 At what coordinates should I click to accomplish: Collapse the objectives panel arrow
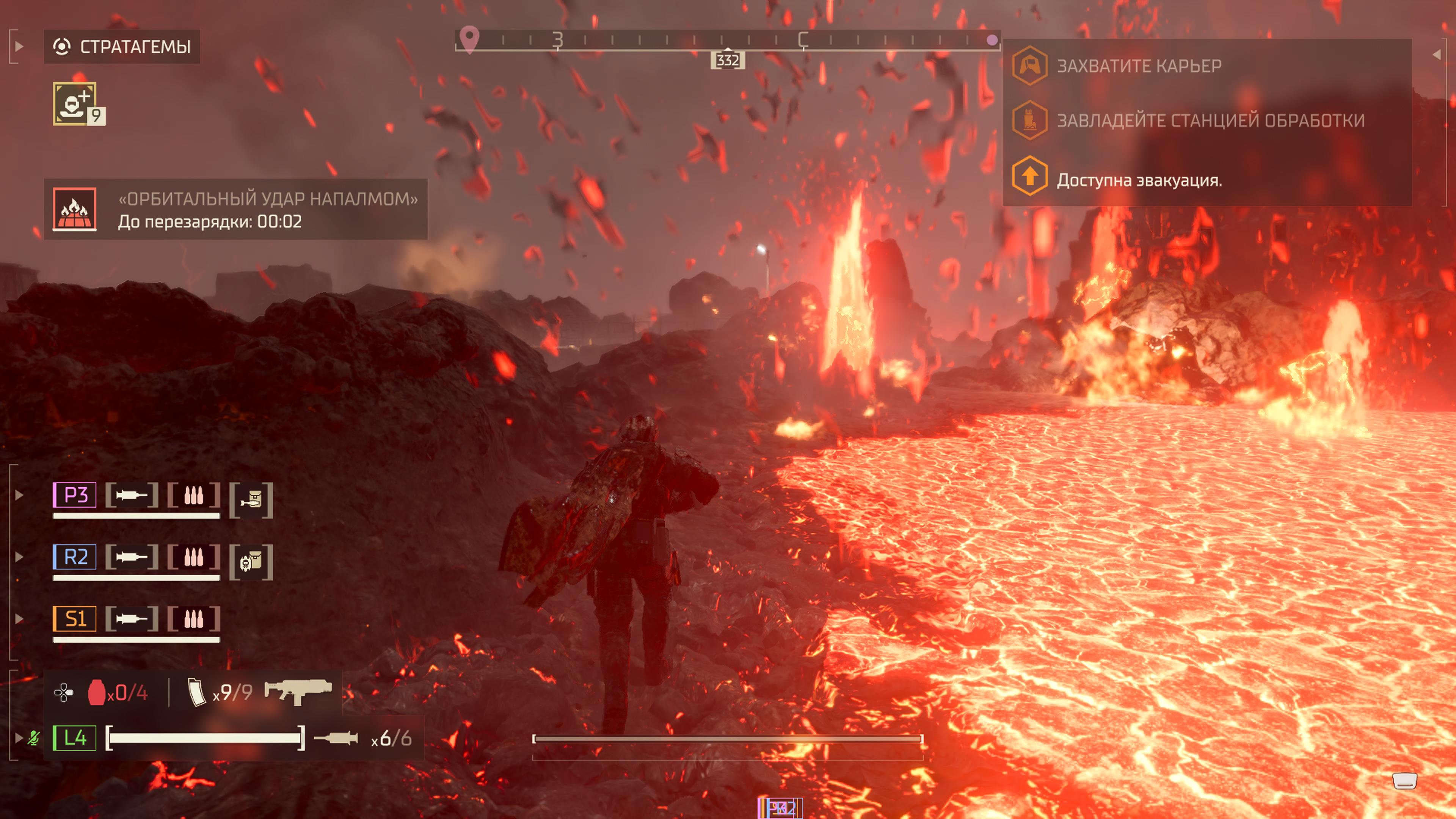click(1437, 54)
